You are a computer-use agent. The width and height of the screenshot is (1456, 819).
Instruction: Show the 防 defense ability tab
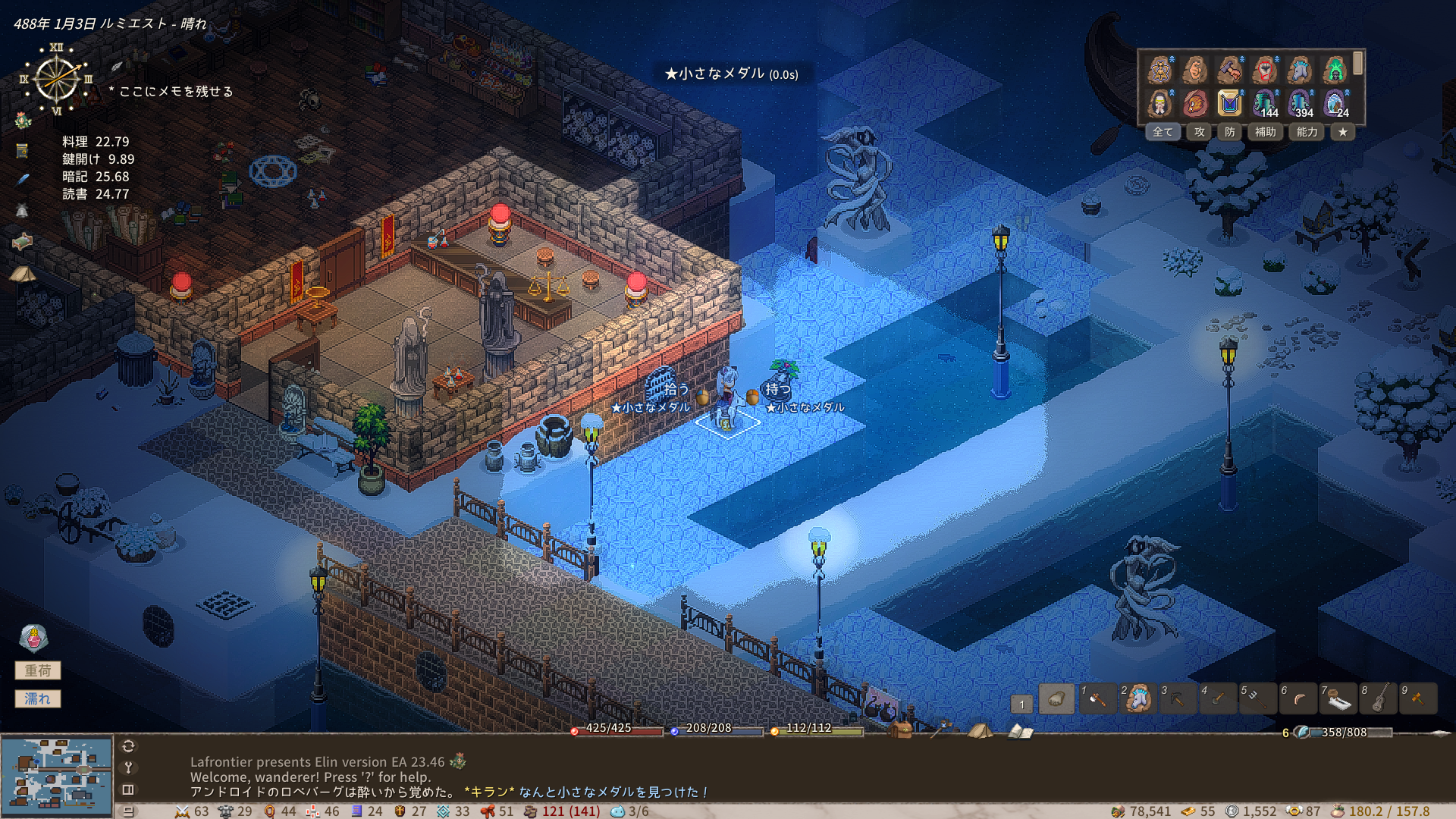(x=1229, y=132)
